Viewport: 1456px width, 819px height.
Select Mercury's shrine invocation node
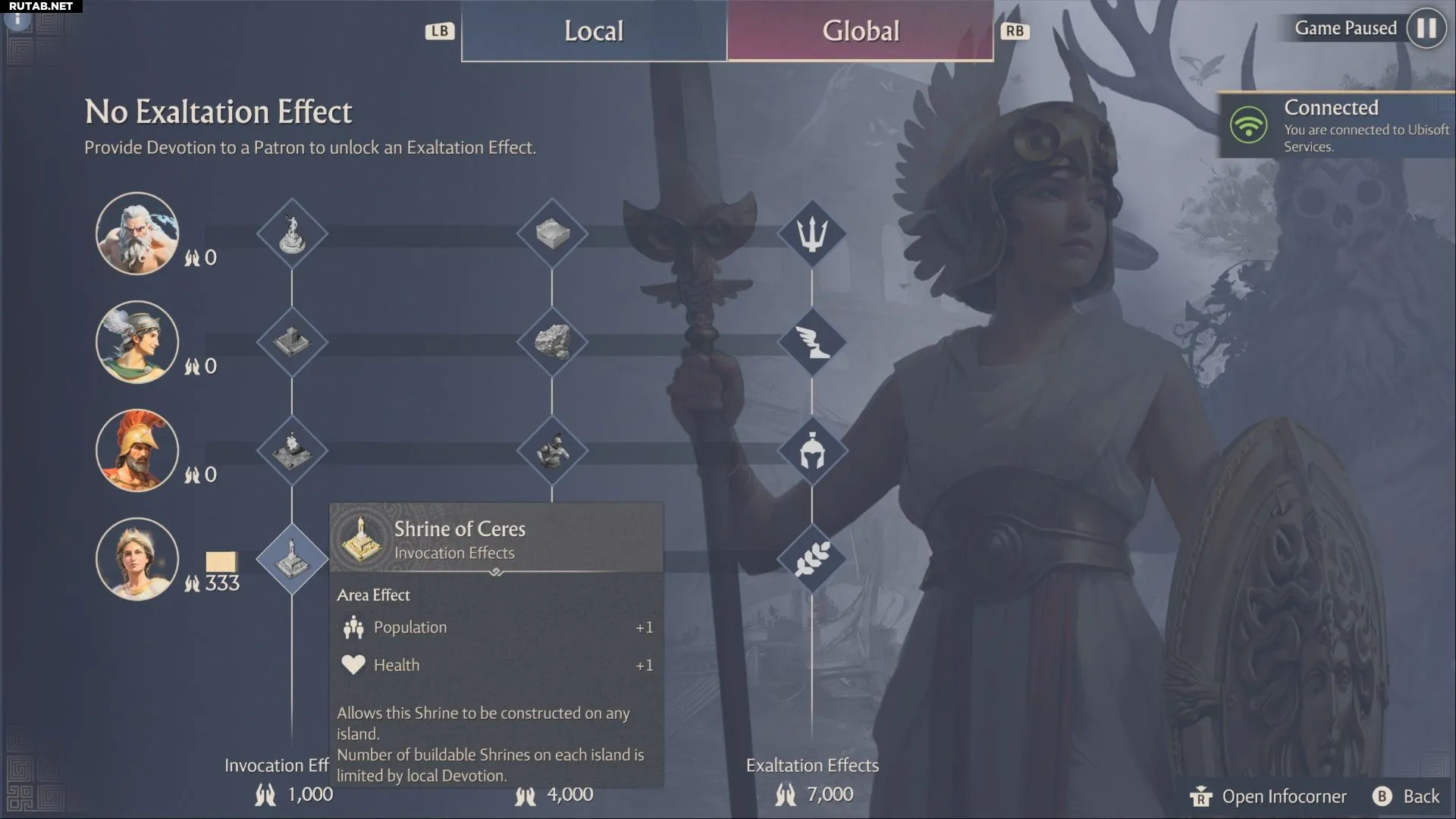point(292,342)
